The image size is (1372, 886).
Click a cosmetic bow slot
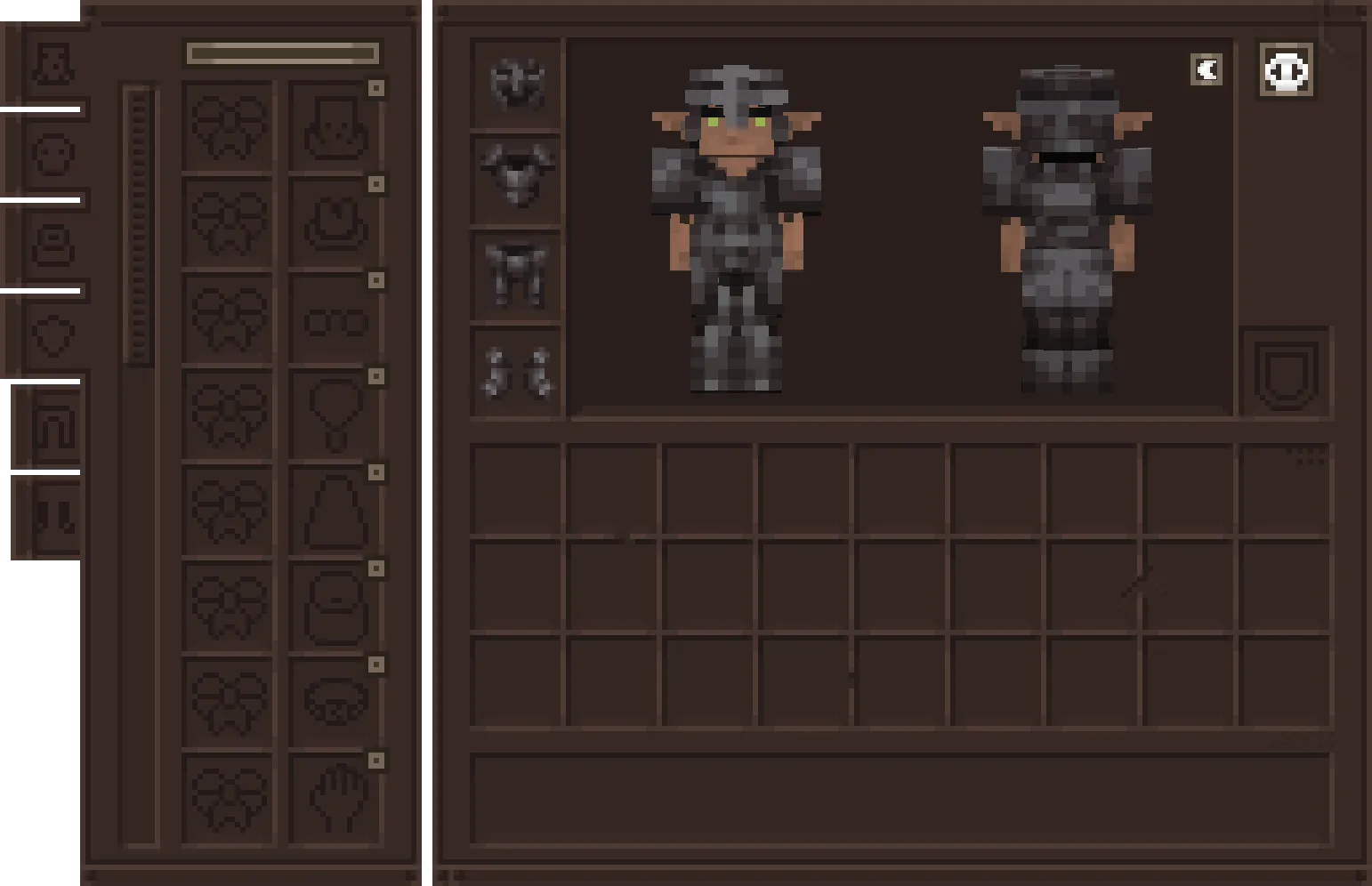pos(230,129)
